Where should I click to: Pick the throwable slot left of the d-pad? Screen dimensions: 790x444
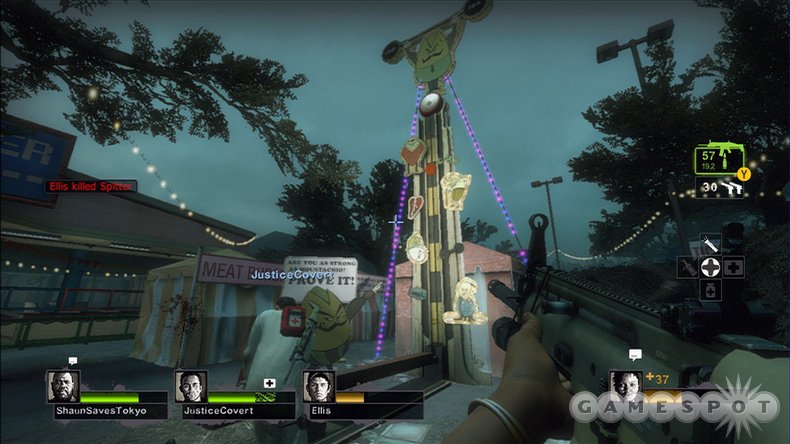pos(686,267)
